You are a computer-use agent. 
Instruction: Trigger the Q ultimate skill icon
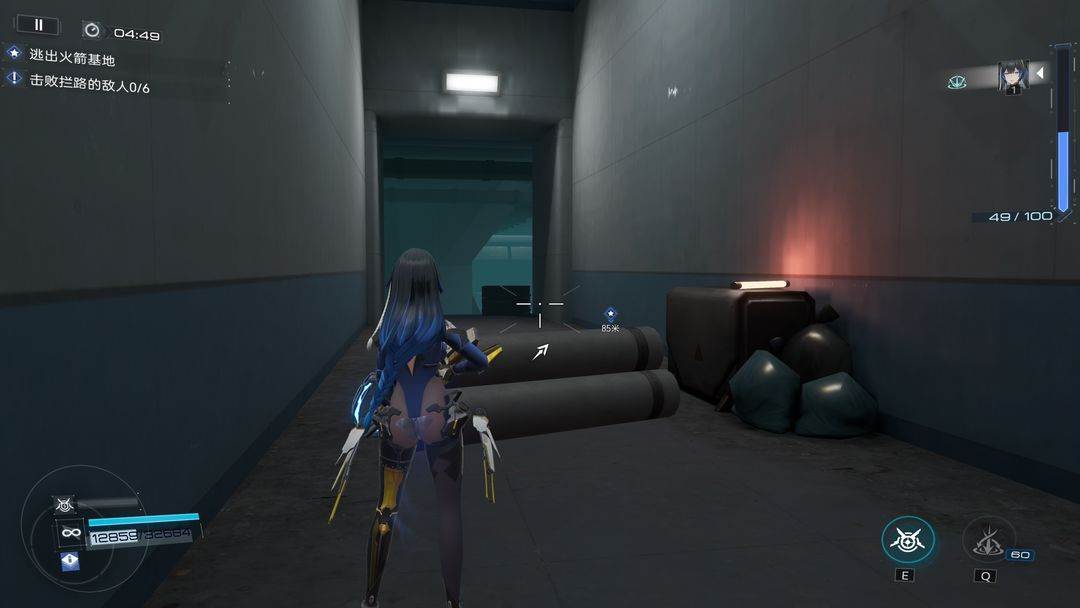click(x=988, y=540)
